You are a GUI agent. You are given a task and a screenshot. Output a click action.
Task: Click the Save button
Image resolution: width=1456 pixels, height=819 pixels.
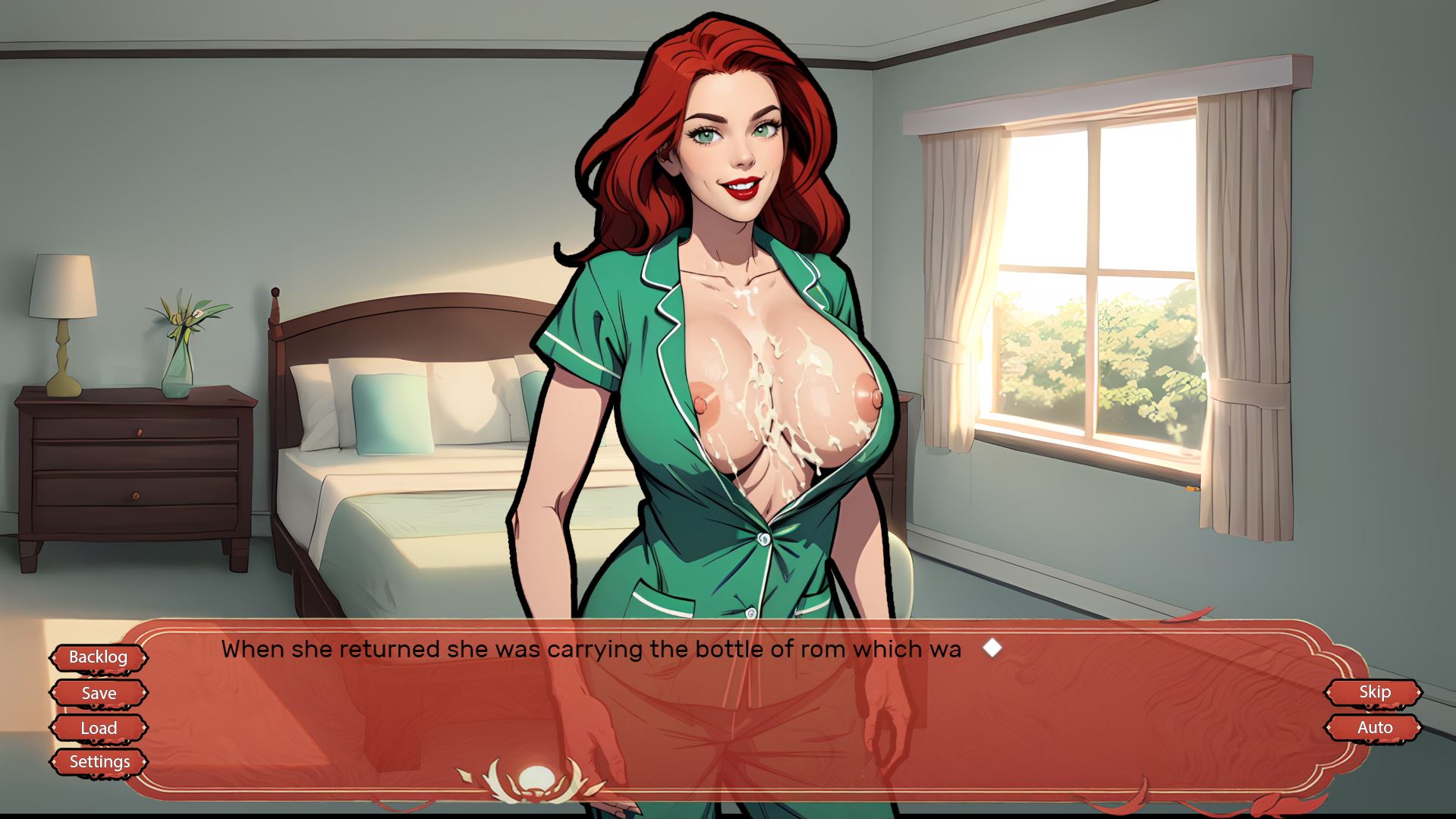pyautogui.click(x=99, y=693)
